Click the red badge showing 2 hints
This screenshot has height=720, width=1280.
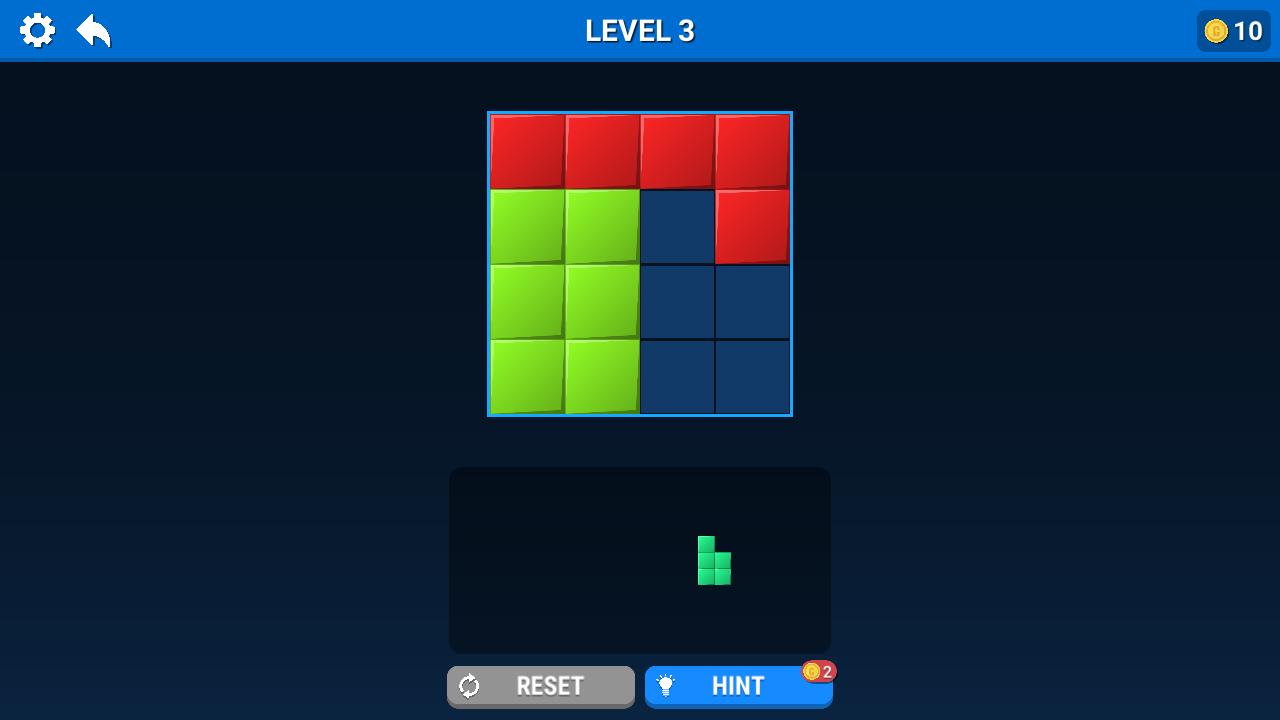(819, 673)
